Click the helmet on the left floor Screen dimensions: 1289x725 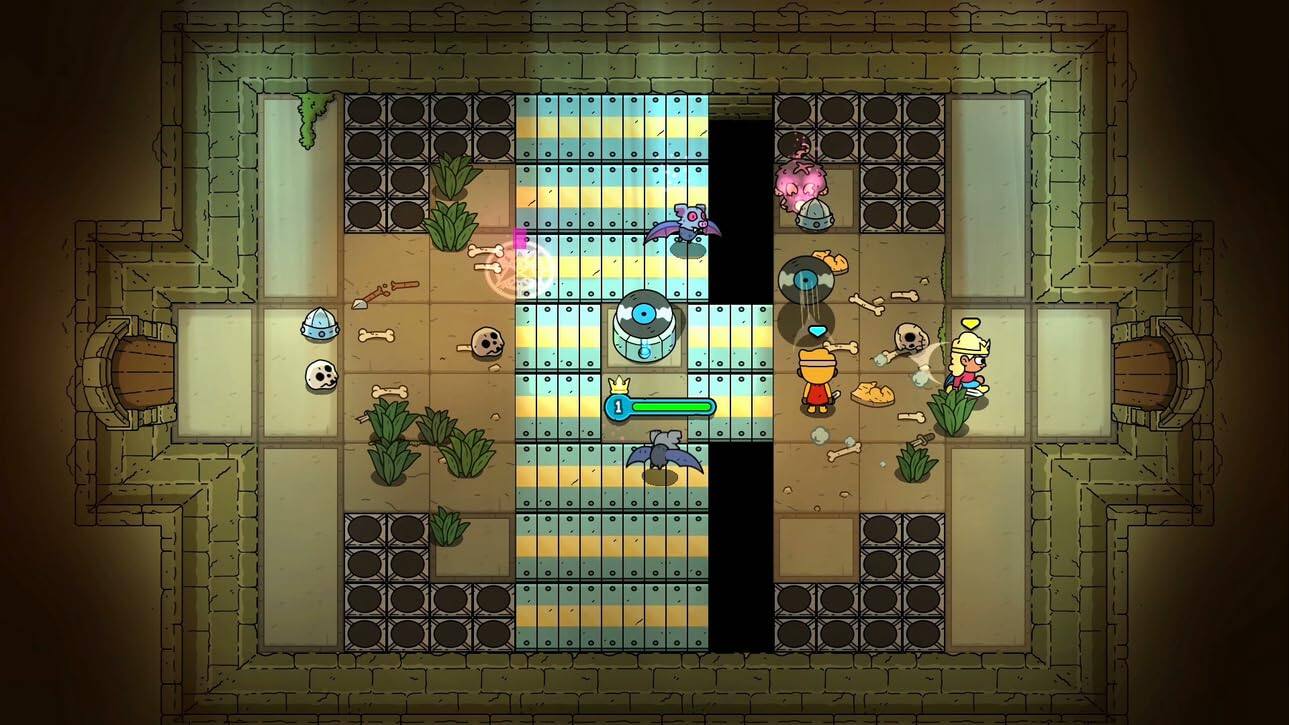318,325
